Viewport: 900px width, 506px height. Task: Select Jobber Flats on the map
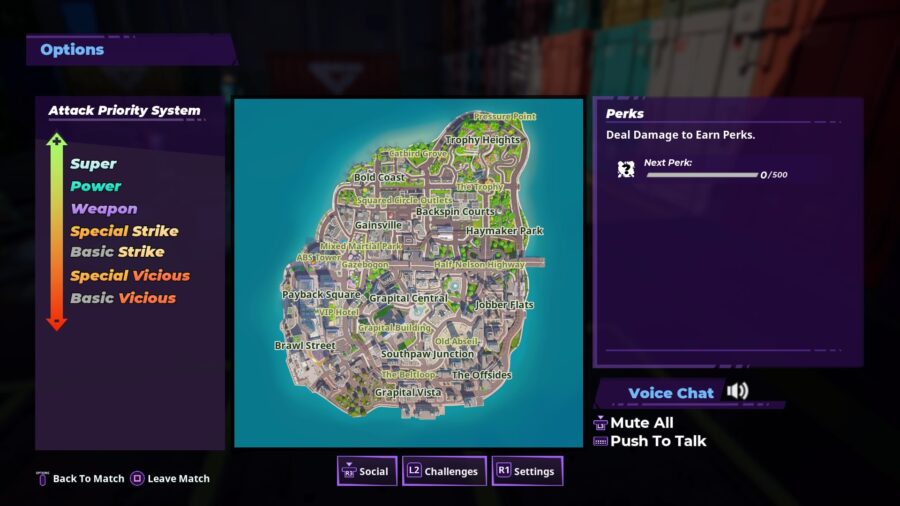(504, 305)
